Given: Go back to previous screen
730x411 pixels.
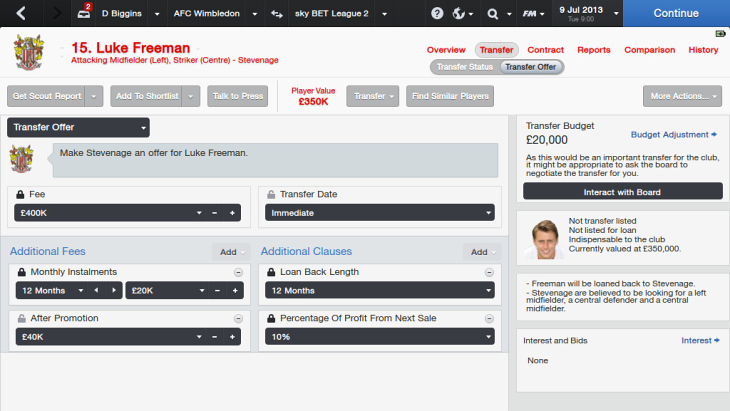Looking at the screenshot, I should click(x=21, y=14).
